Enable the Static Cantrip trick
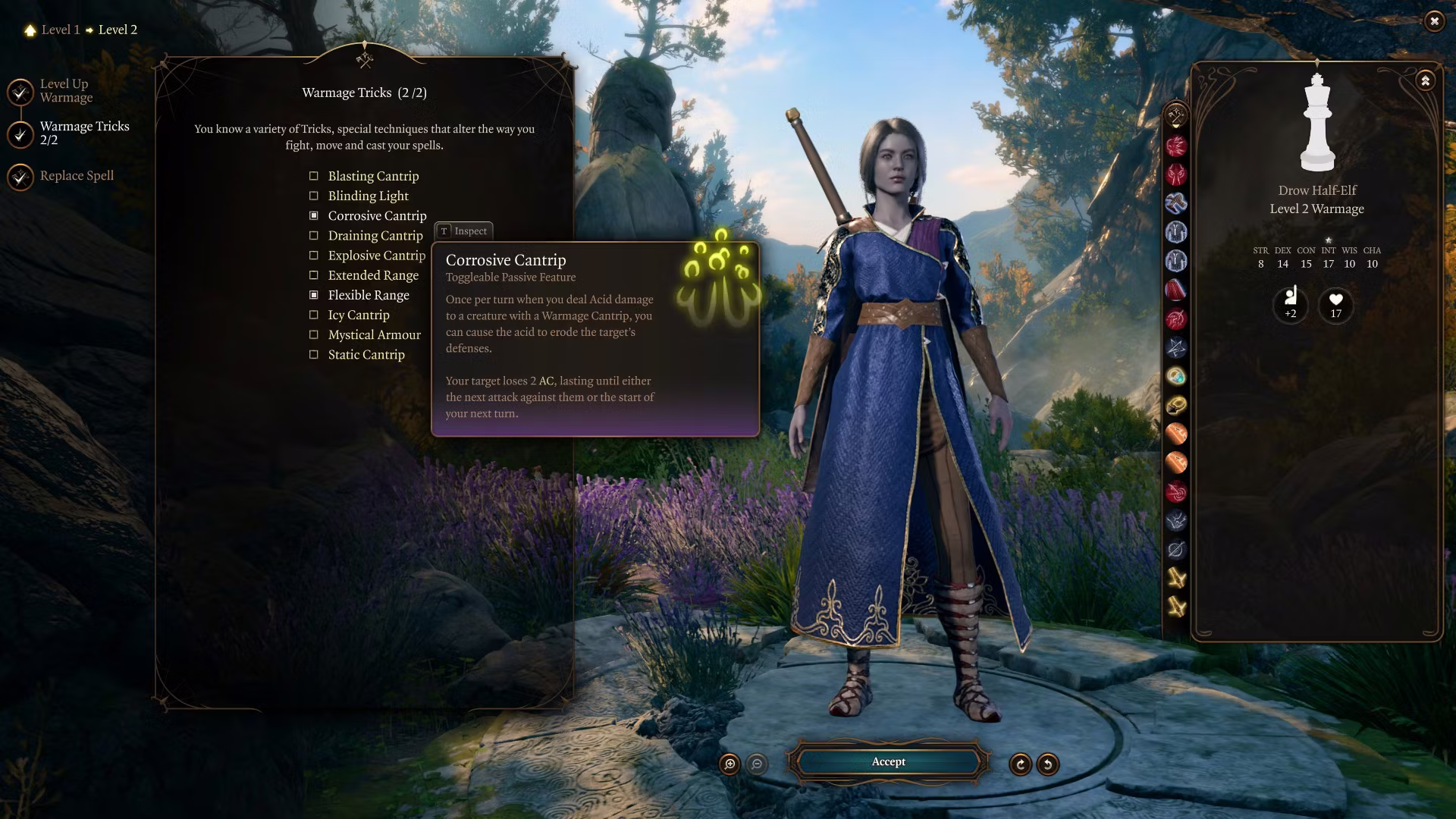This screenshot has height=819, width=1456. [314, 354]
